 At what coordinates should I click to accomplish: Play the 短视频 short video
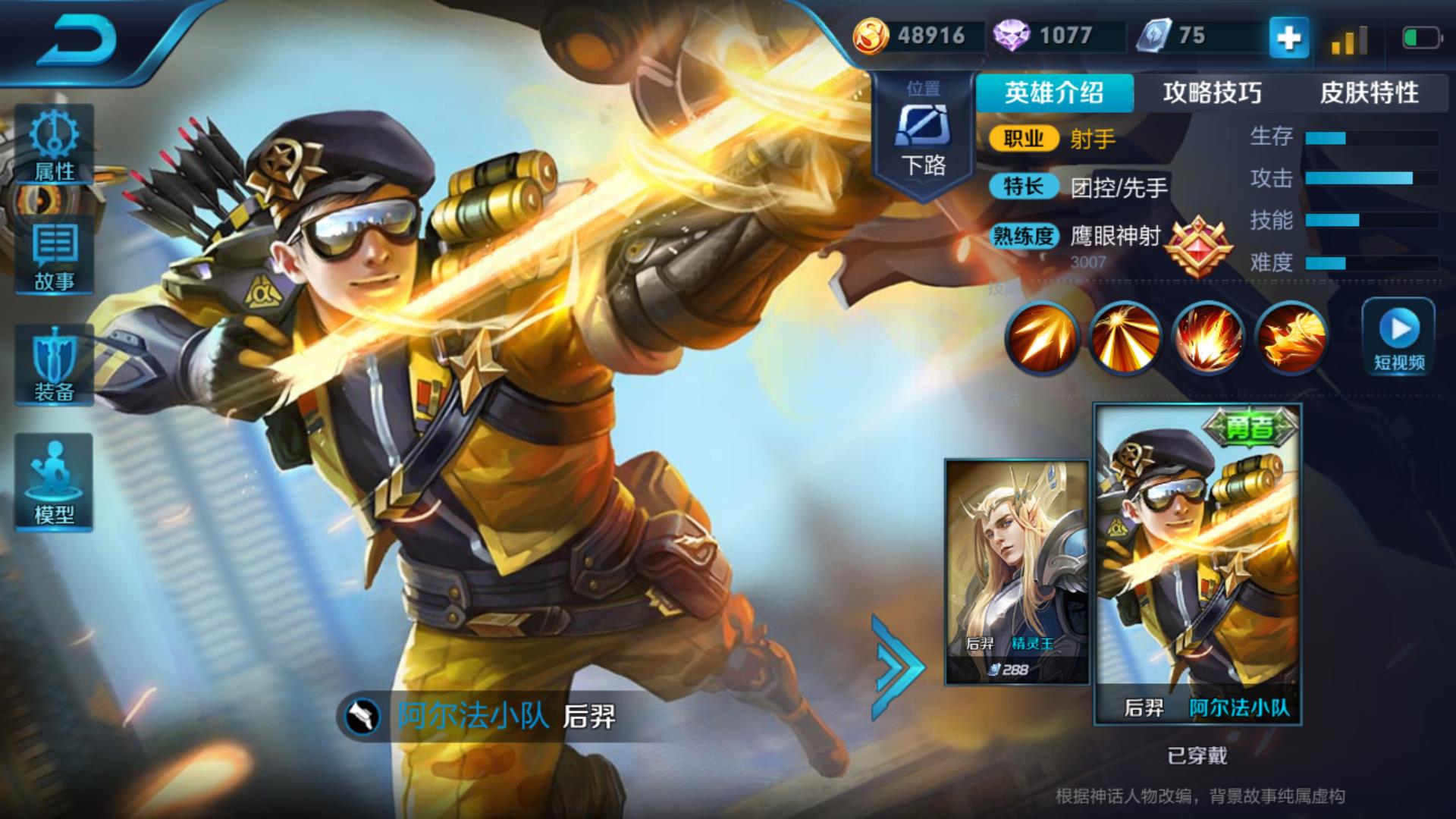pos(1398,335)
